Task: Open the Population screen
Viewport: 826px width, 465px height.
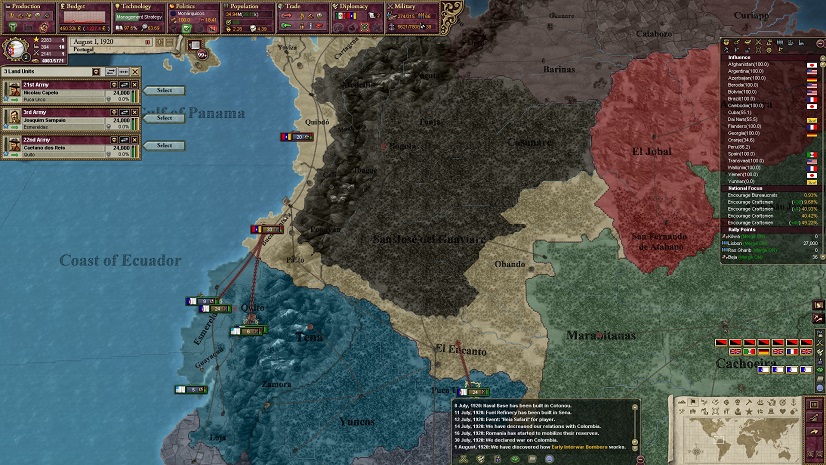Action: coord(252,6)
